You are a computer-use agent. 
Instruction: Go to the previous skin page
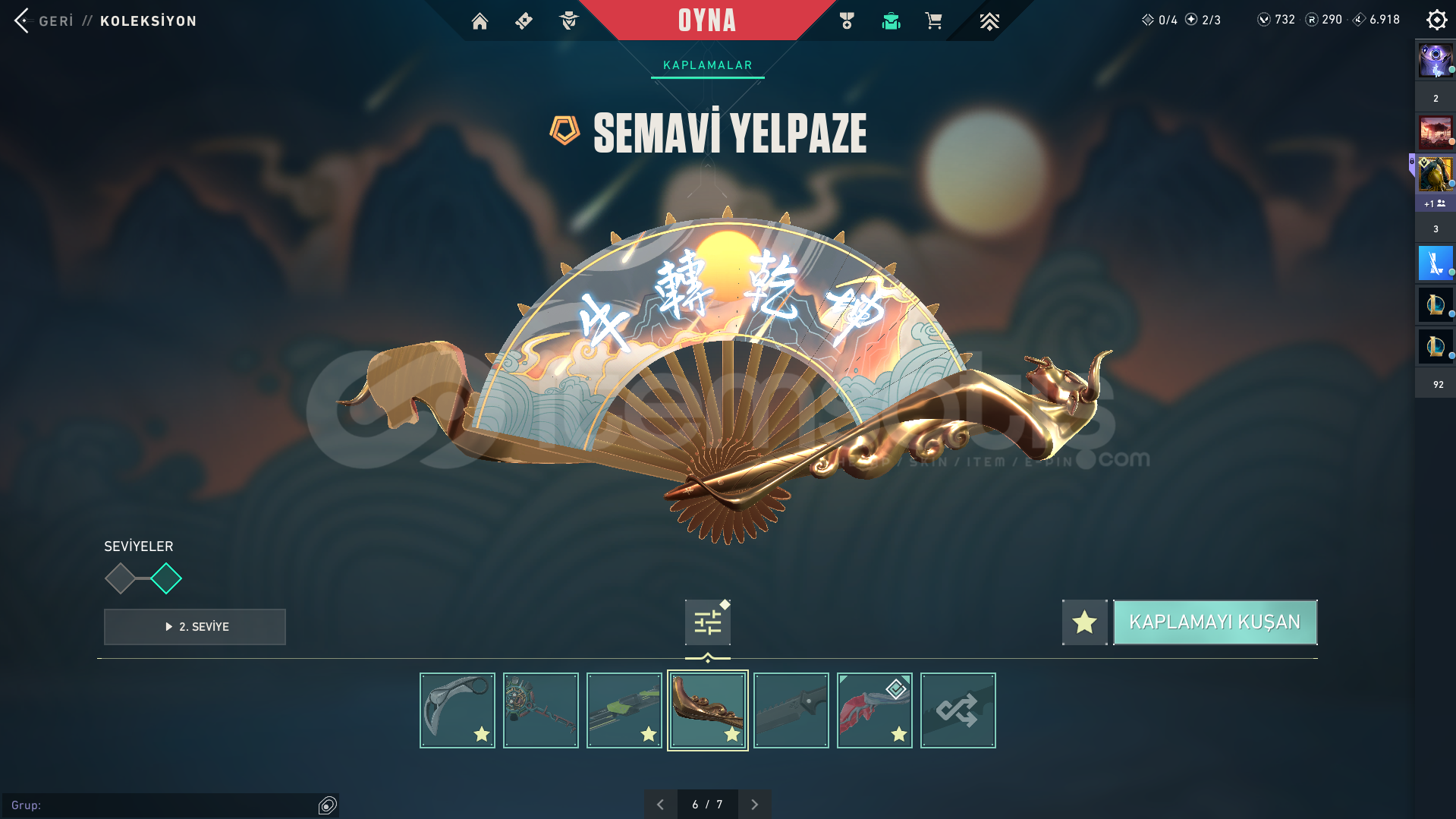(660, 805)
